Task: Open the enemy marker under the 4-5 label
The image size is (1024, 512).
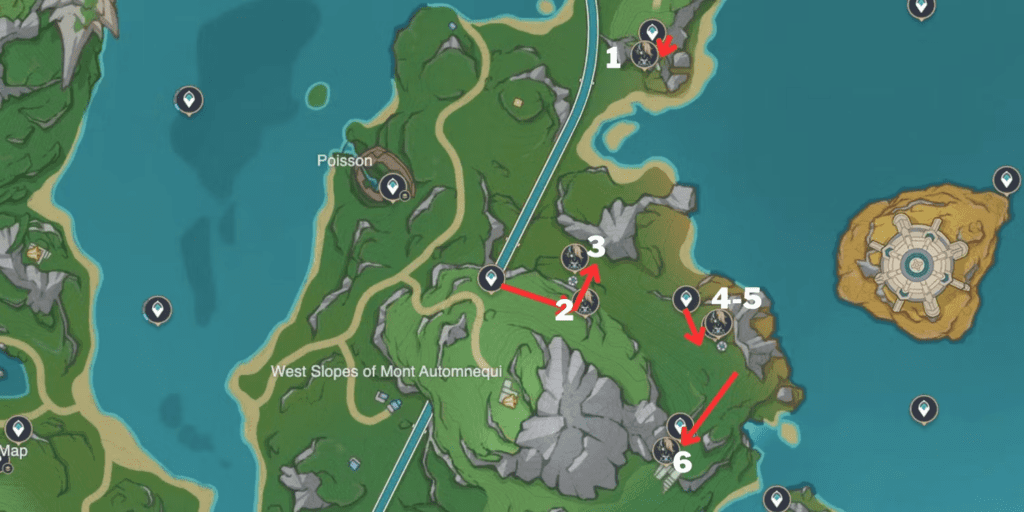Action: tap(717, 323)
